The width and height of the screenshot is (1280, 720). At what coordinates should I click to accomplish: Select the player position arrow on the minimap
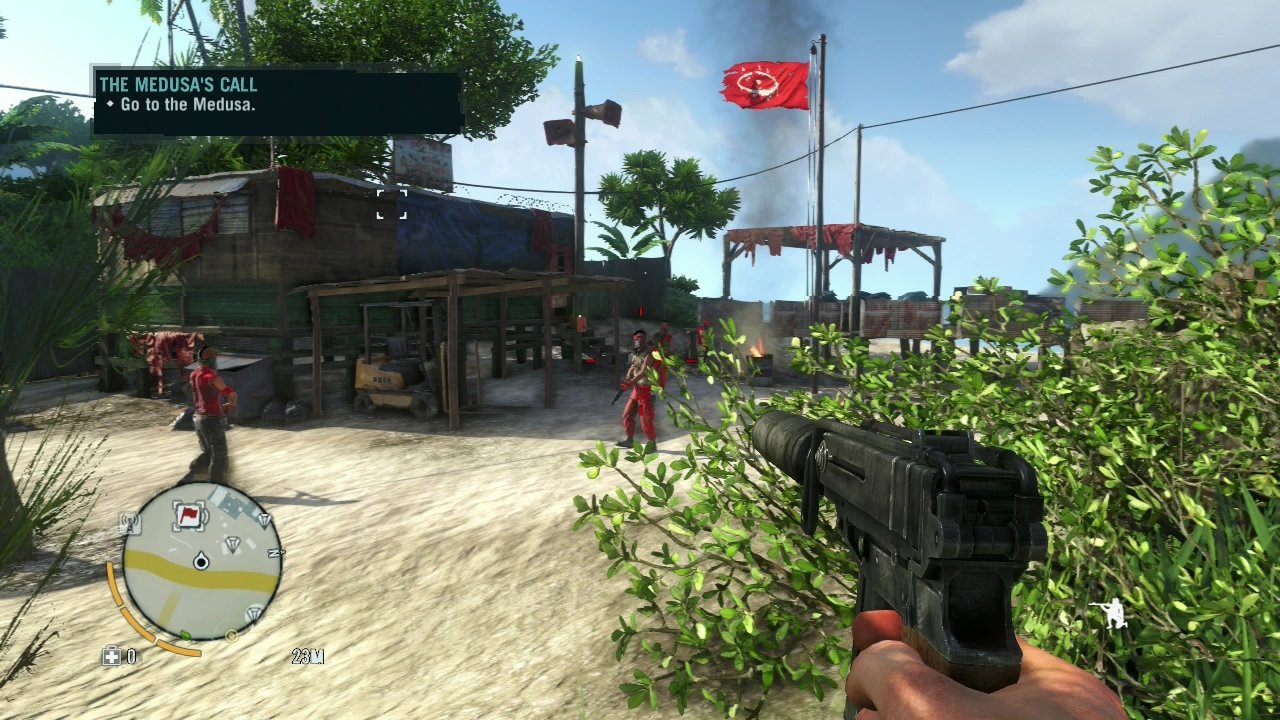point(201,561)
